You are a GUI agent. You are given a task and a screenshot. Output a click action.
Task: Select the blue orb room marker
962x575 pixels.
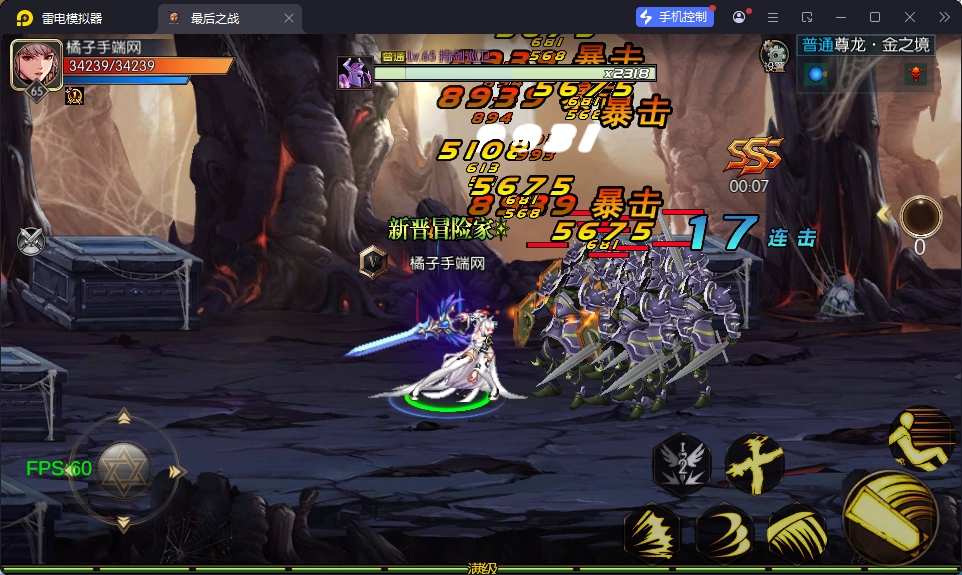click(x=817, y=74)
